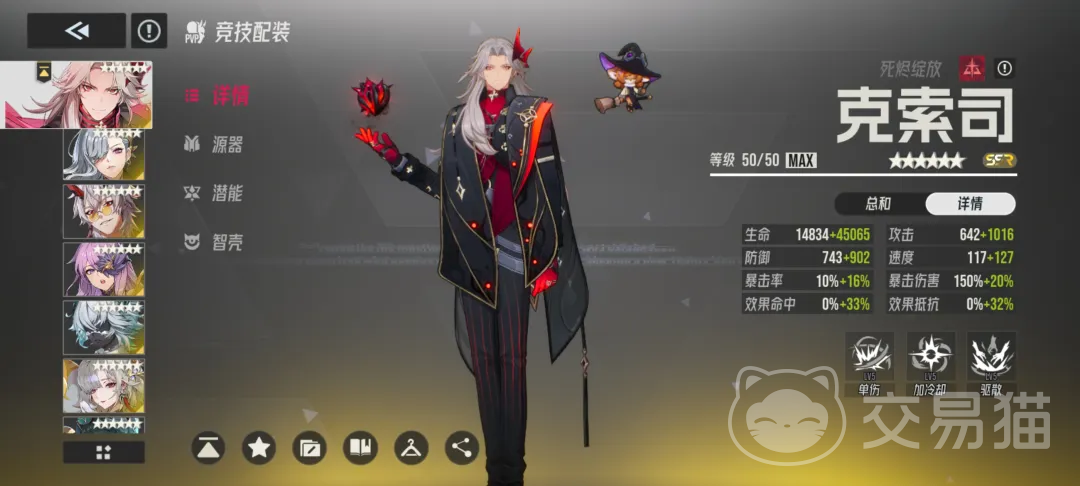Open the 竞技配装 PVP loadout
This screenshot has width=1080, height=486.
click(237, 33)
